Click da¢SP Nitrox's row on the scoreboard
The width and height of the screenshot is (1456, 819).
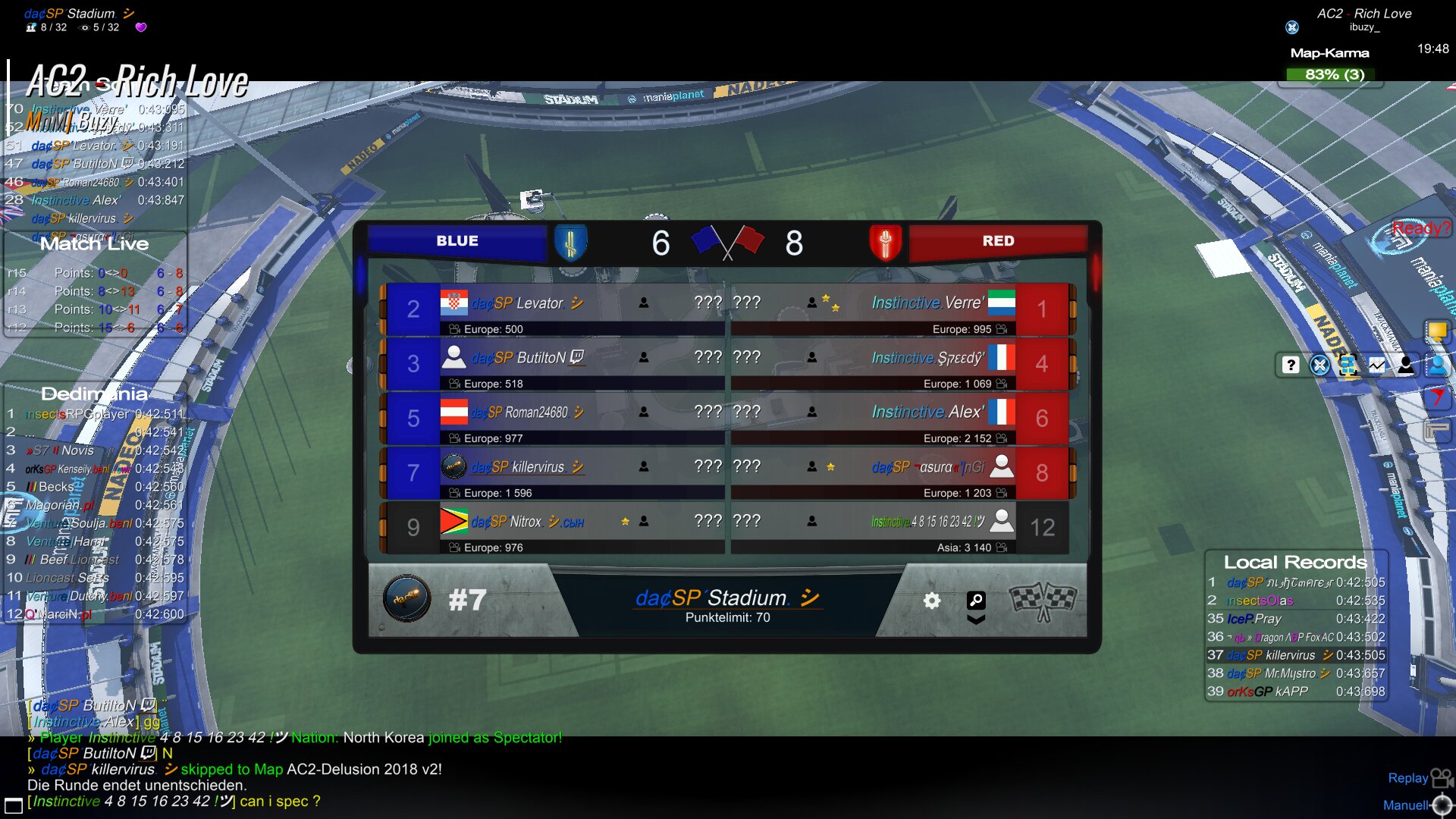(554, 528)
